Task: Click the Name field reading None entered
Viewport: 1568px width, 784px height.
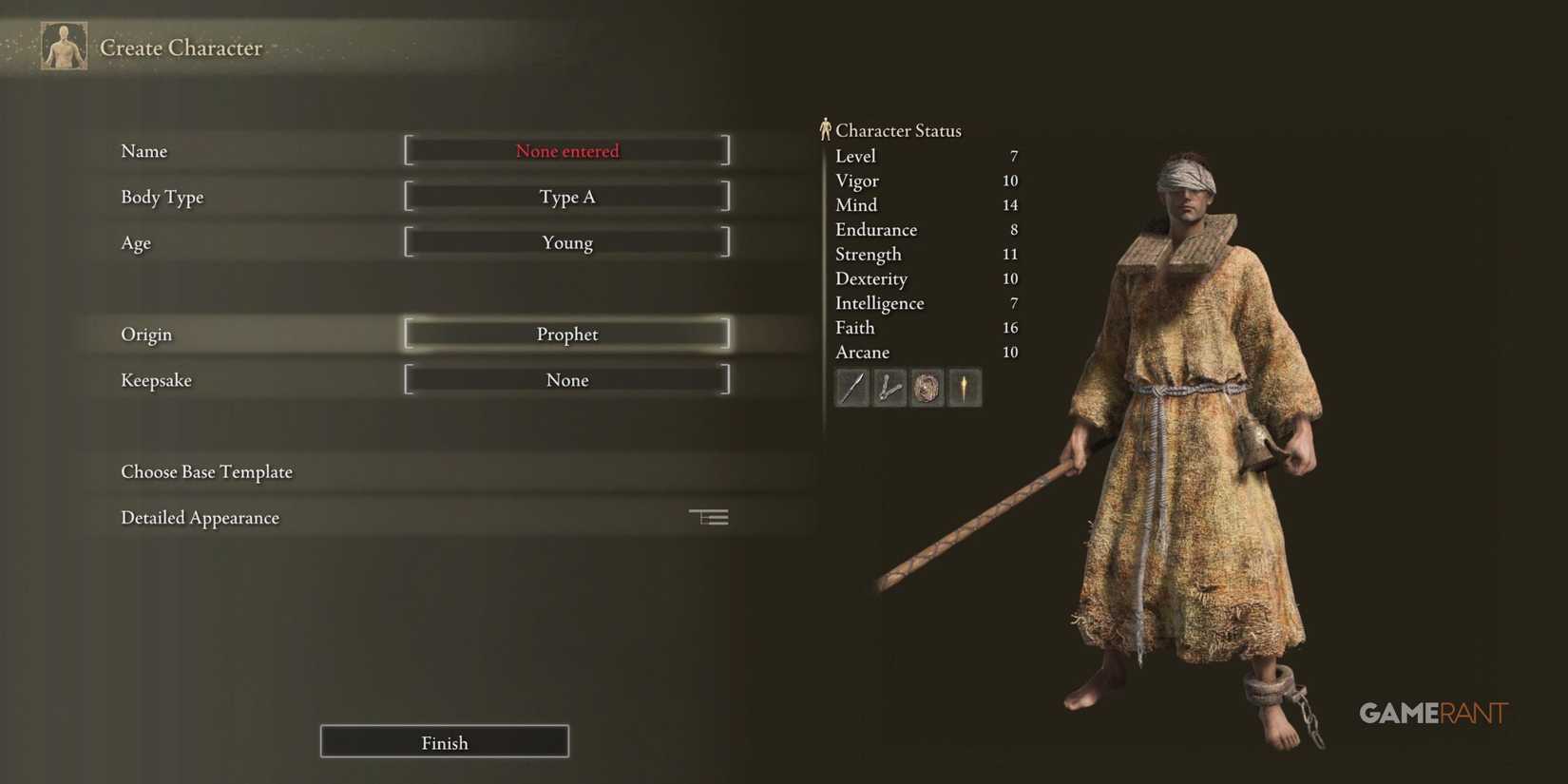Action: (566, 150)
